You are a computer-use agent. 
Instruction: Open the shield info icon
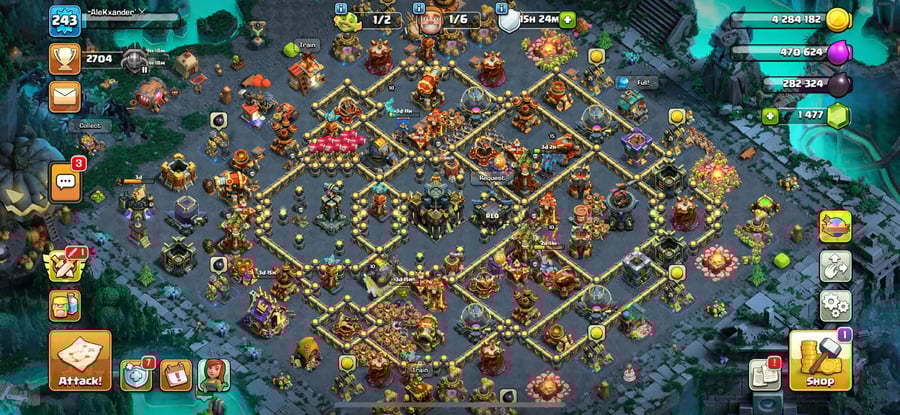(509, 19)
